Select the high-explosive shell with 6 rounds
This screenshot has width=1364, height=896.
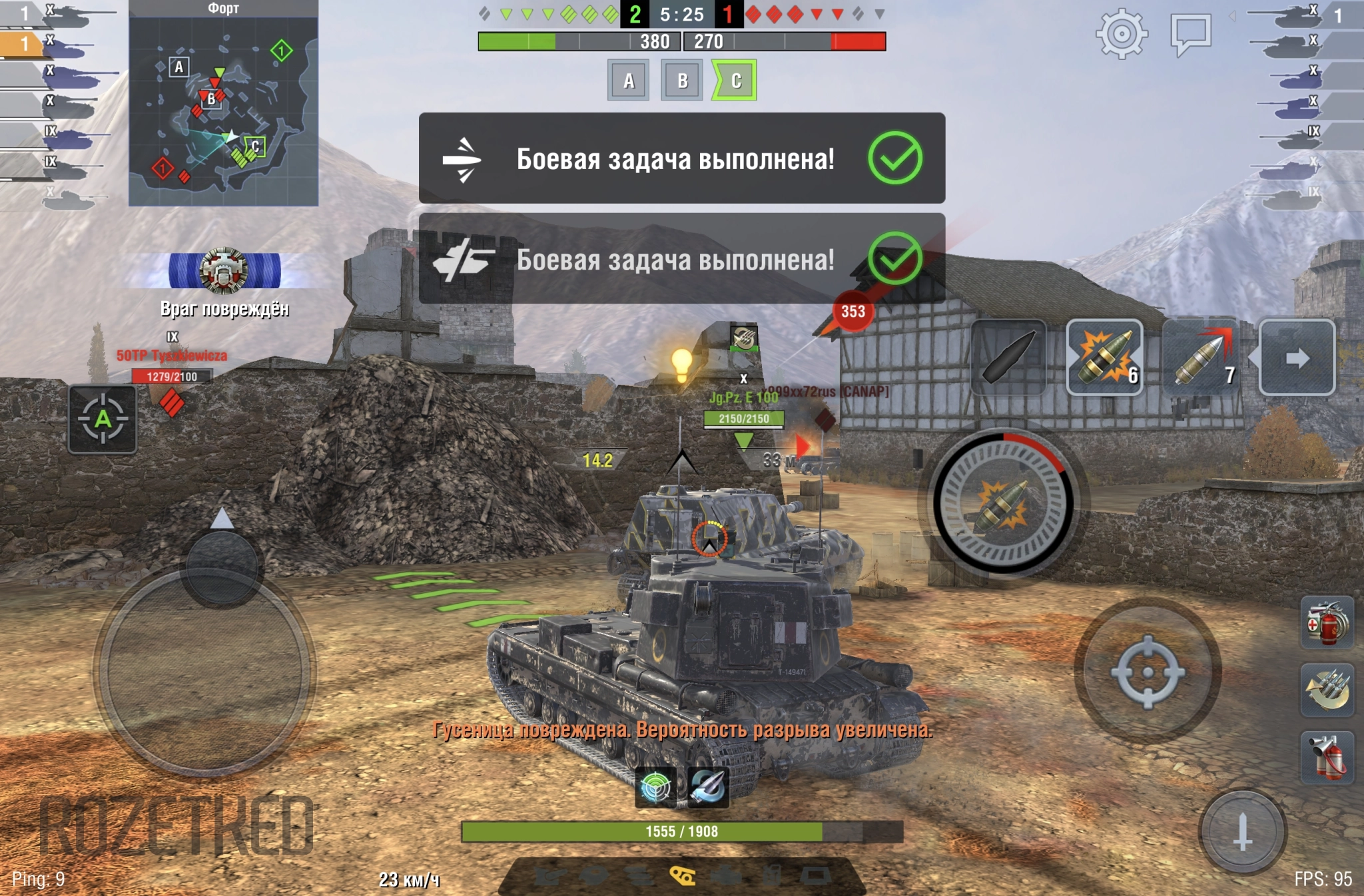pos(1104,357)
